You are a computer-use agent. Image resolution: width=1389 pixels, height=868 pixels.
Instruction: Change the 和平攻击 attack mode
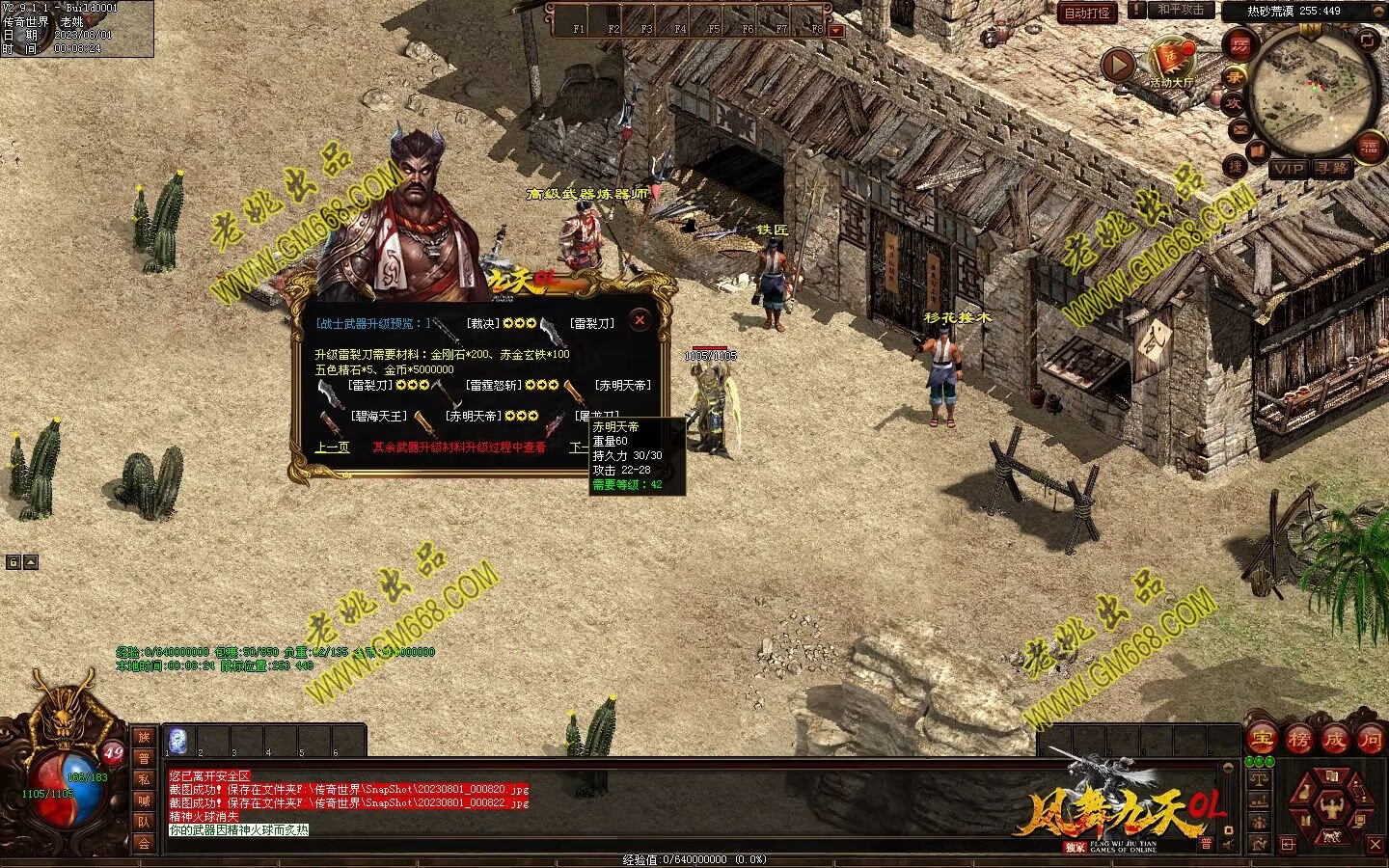coord(1180,10)
